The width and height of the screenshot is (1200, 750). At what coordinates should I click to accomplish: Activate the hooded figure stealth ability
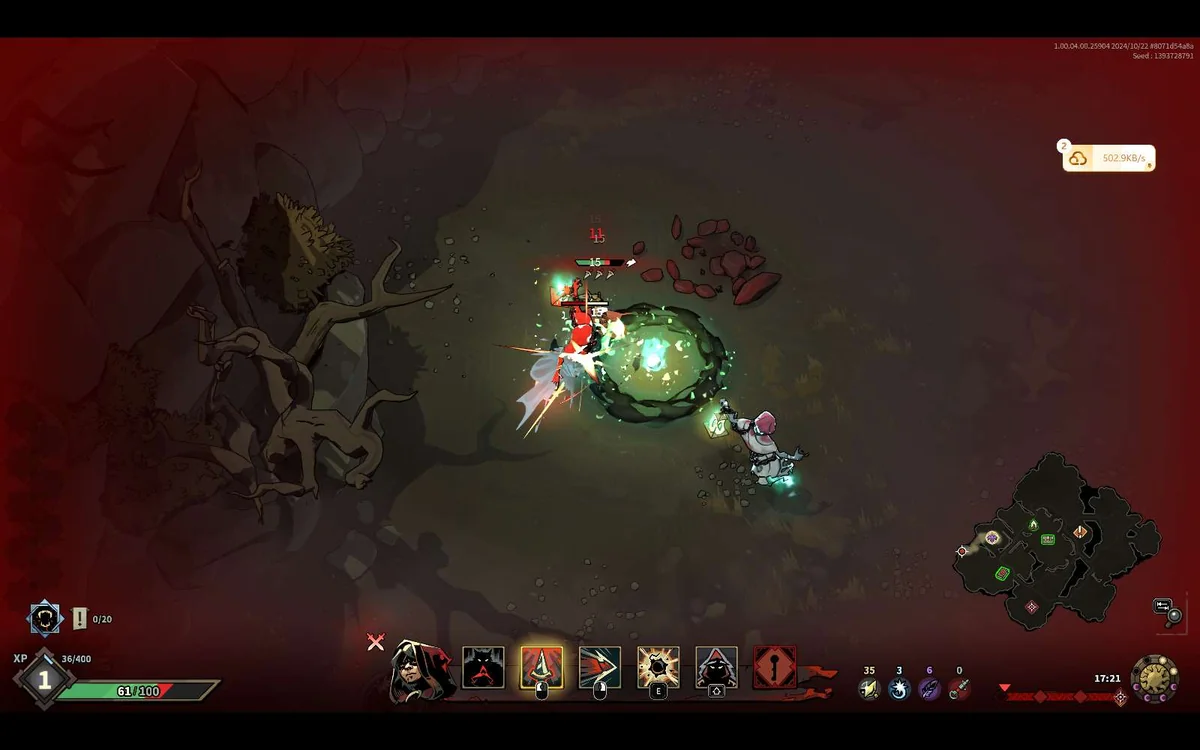pos(716,668)
